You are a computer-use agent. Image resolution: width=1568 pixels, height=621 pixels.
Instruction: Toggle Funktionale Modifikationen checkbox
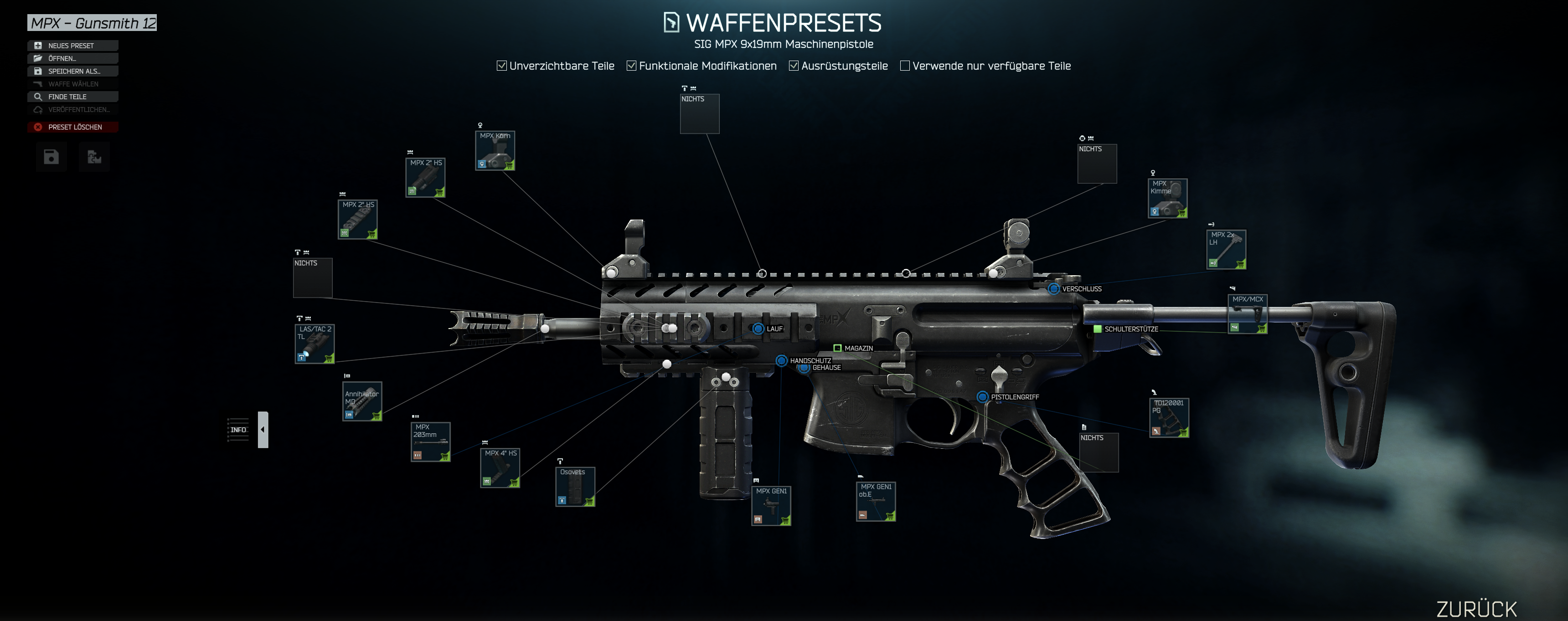pos(631,66)
